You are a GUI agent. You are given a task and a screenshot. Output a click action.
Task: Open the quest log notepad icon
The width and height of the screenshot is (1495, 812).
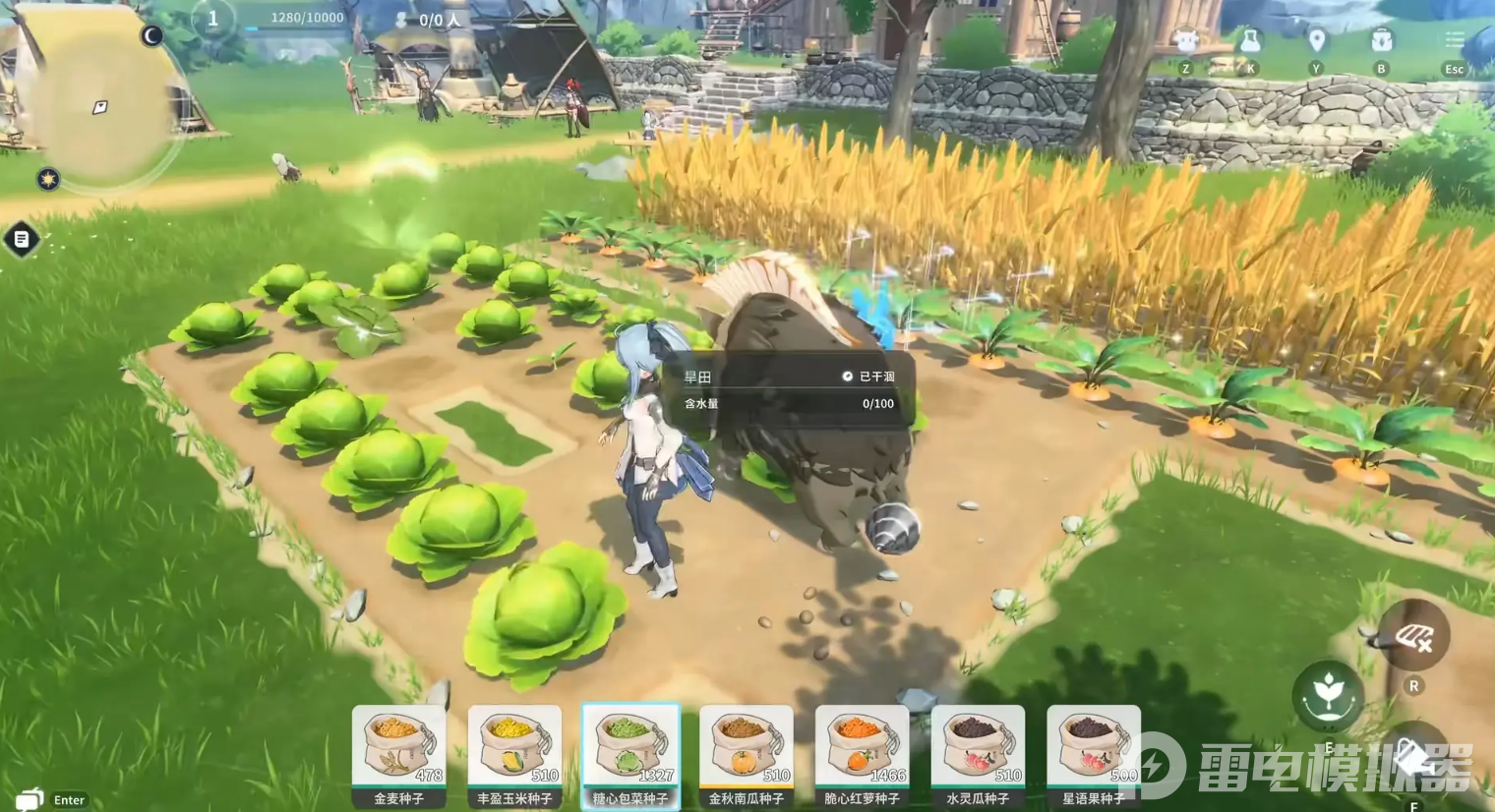pyautogui.click(x=22, y=239)
